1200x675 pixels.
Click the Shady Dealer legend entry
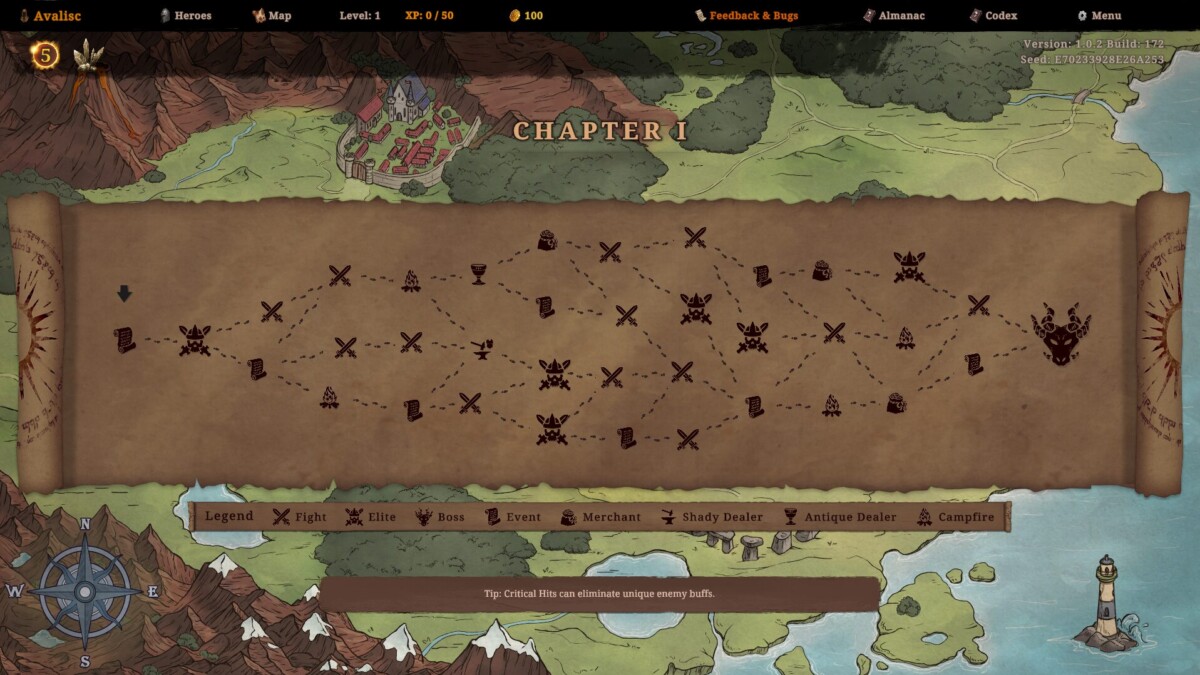711,517
